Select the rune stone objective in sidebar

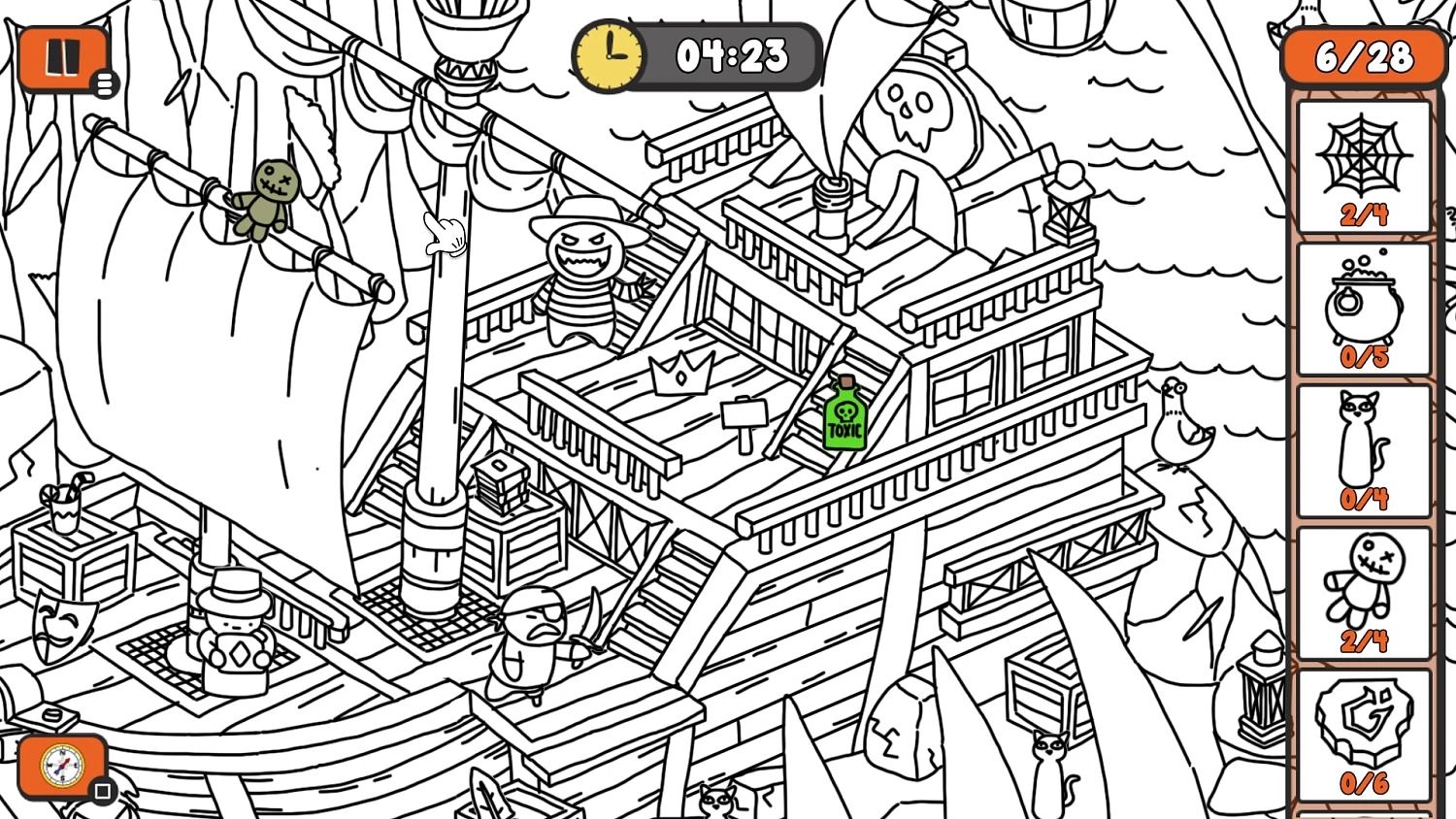[1363, 733]
